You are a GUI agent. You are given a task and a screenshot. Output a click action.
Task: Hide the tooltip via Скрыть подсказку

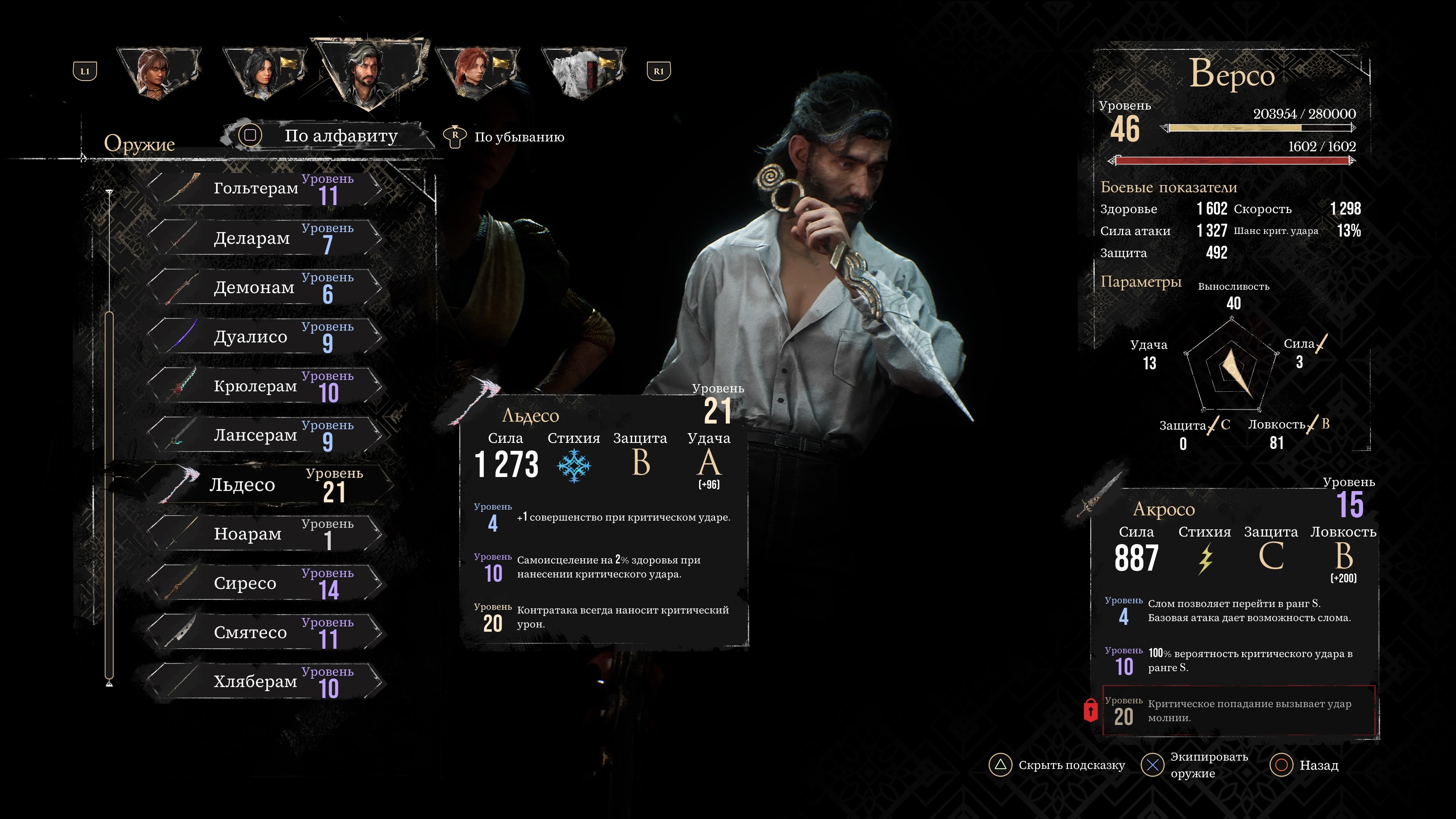click(x=1057, y=765)
